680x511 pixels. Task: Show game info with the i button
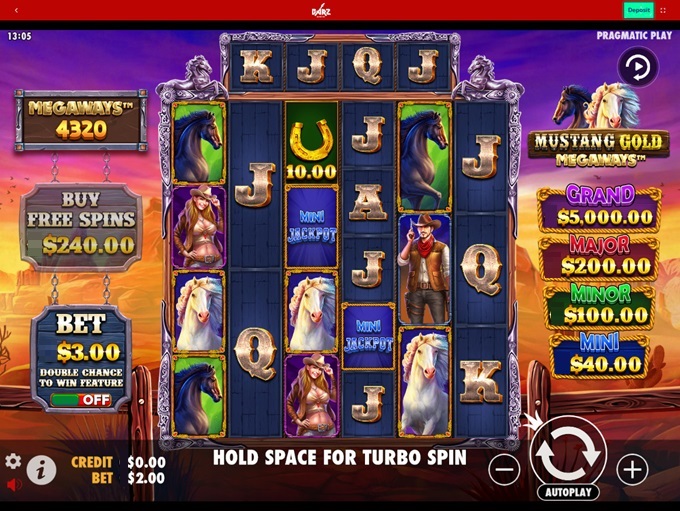point(41,469)
